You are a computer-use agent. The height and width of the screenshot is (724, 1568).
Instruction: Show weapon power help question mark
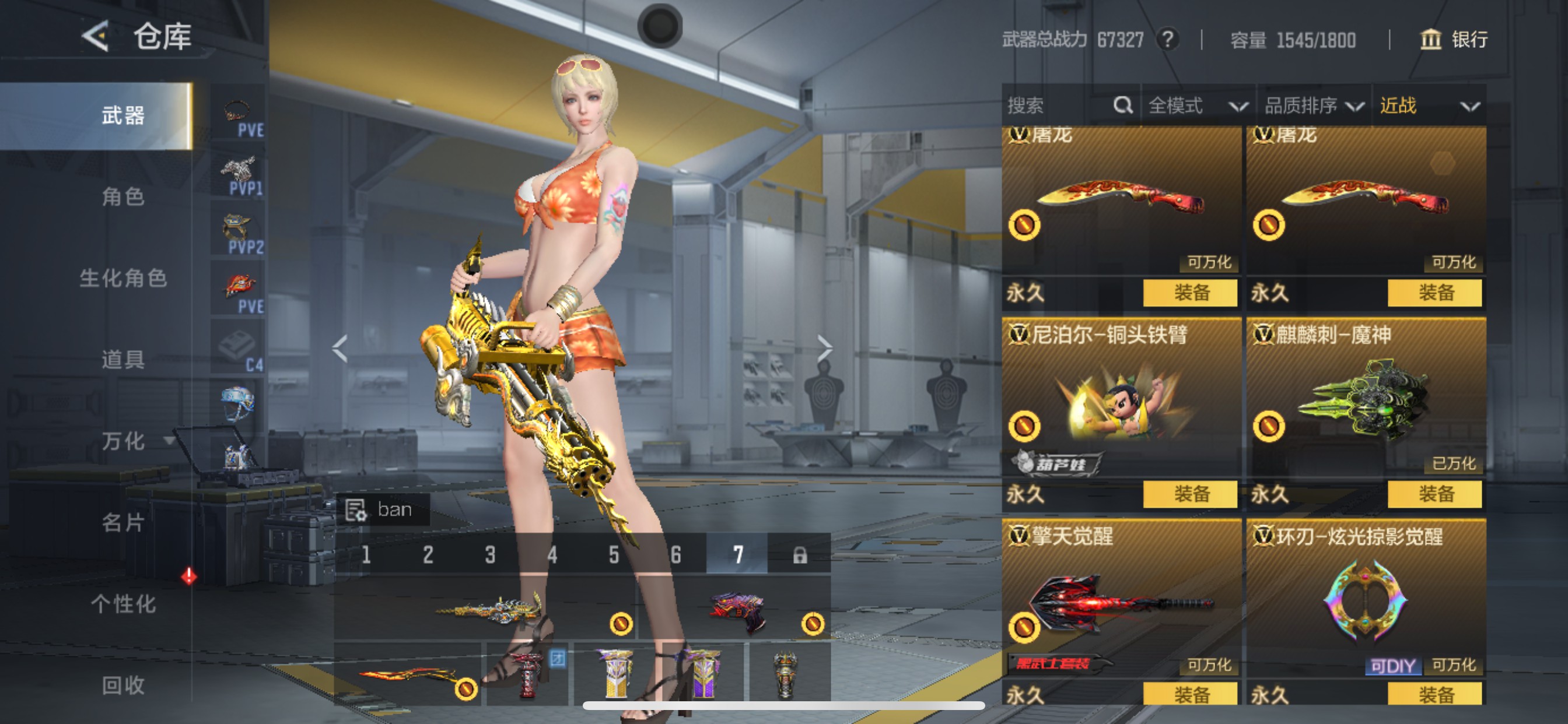tap(1167, 40)
